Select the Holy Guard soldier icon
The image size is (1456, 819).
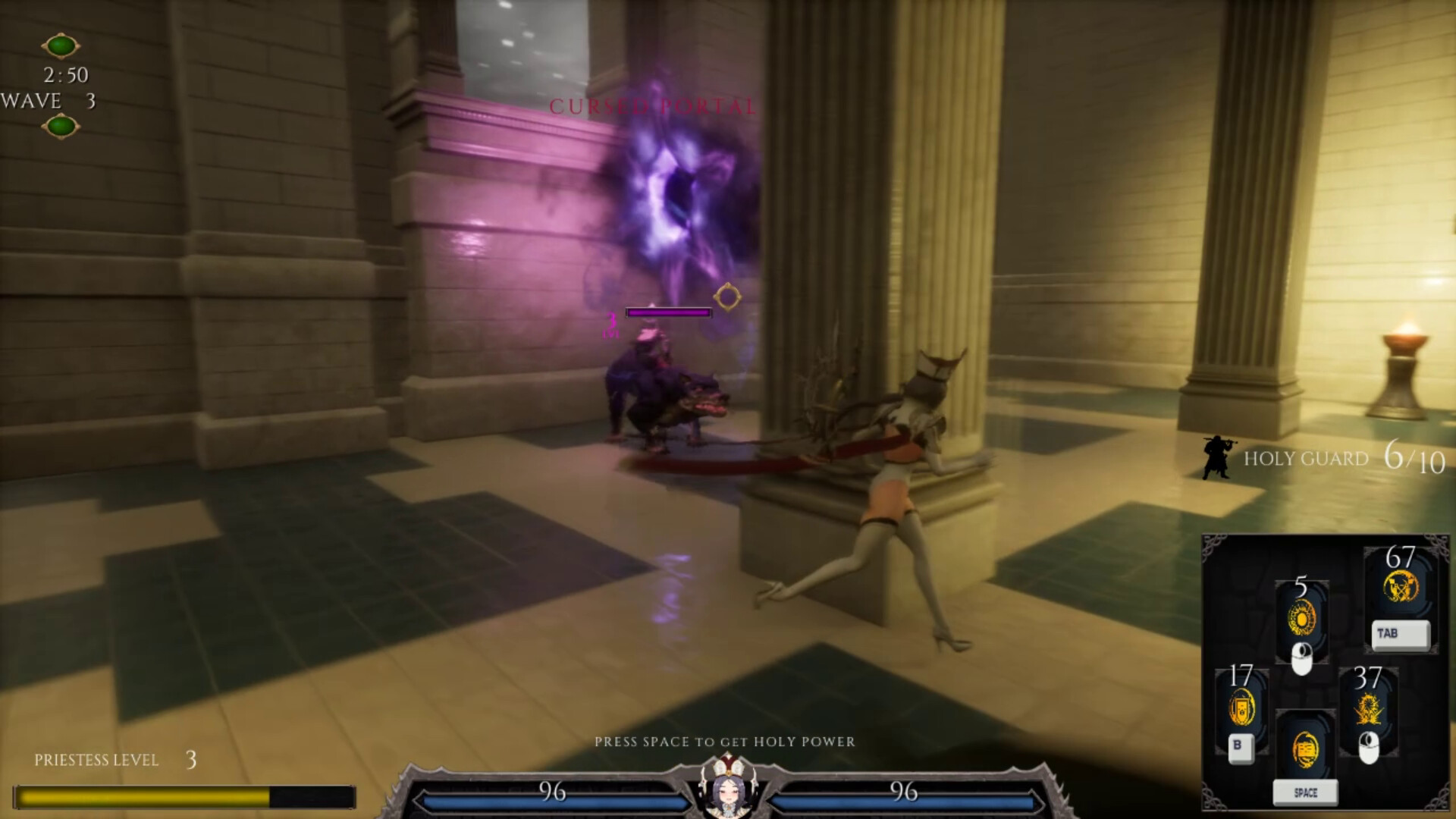(1216, 457)
